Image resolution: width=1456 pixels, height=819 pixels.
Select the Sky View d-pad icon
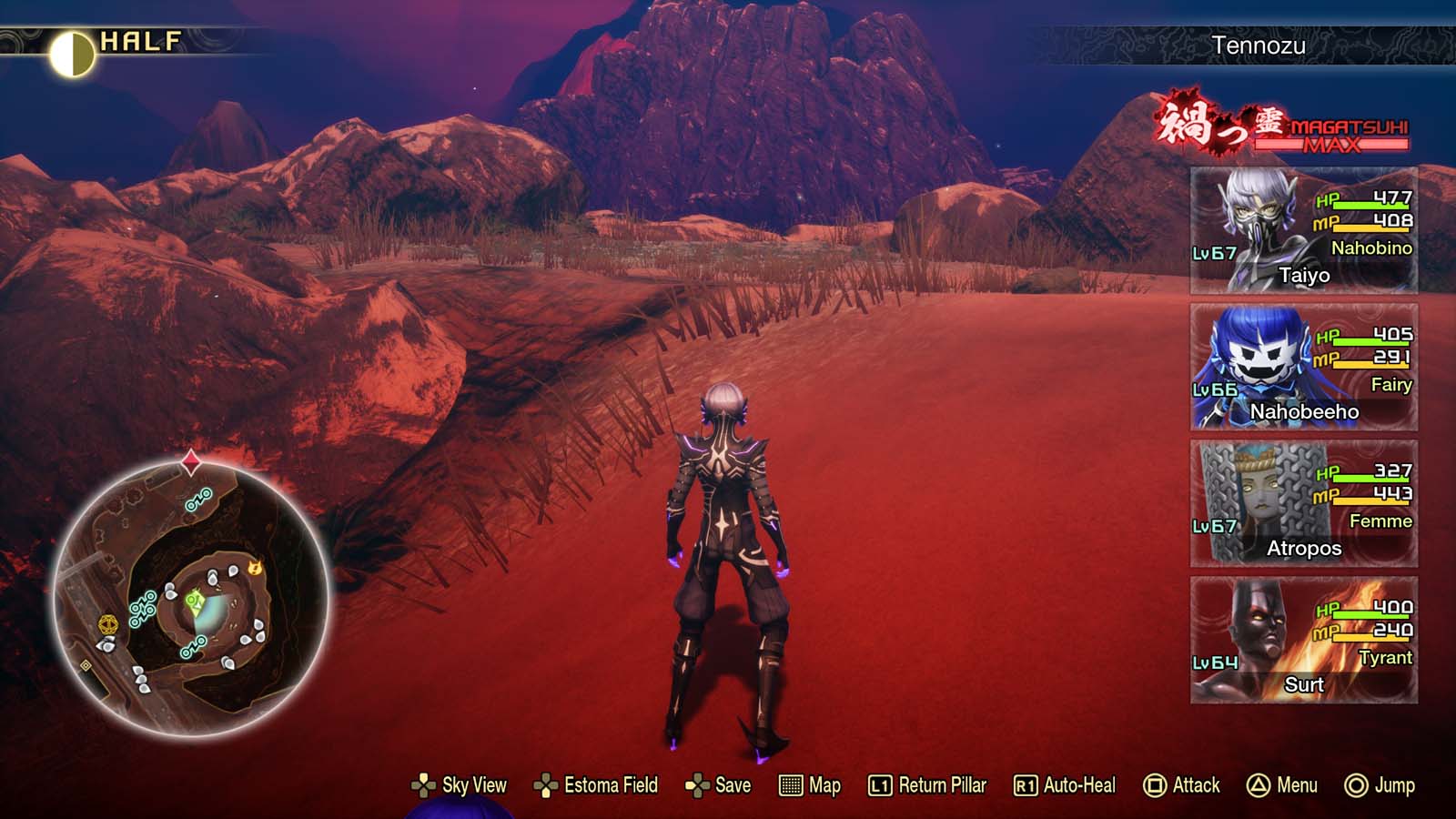(424, 784)
